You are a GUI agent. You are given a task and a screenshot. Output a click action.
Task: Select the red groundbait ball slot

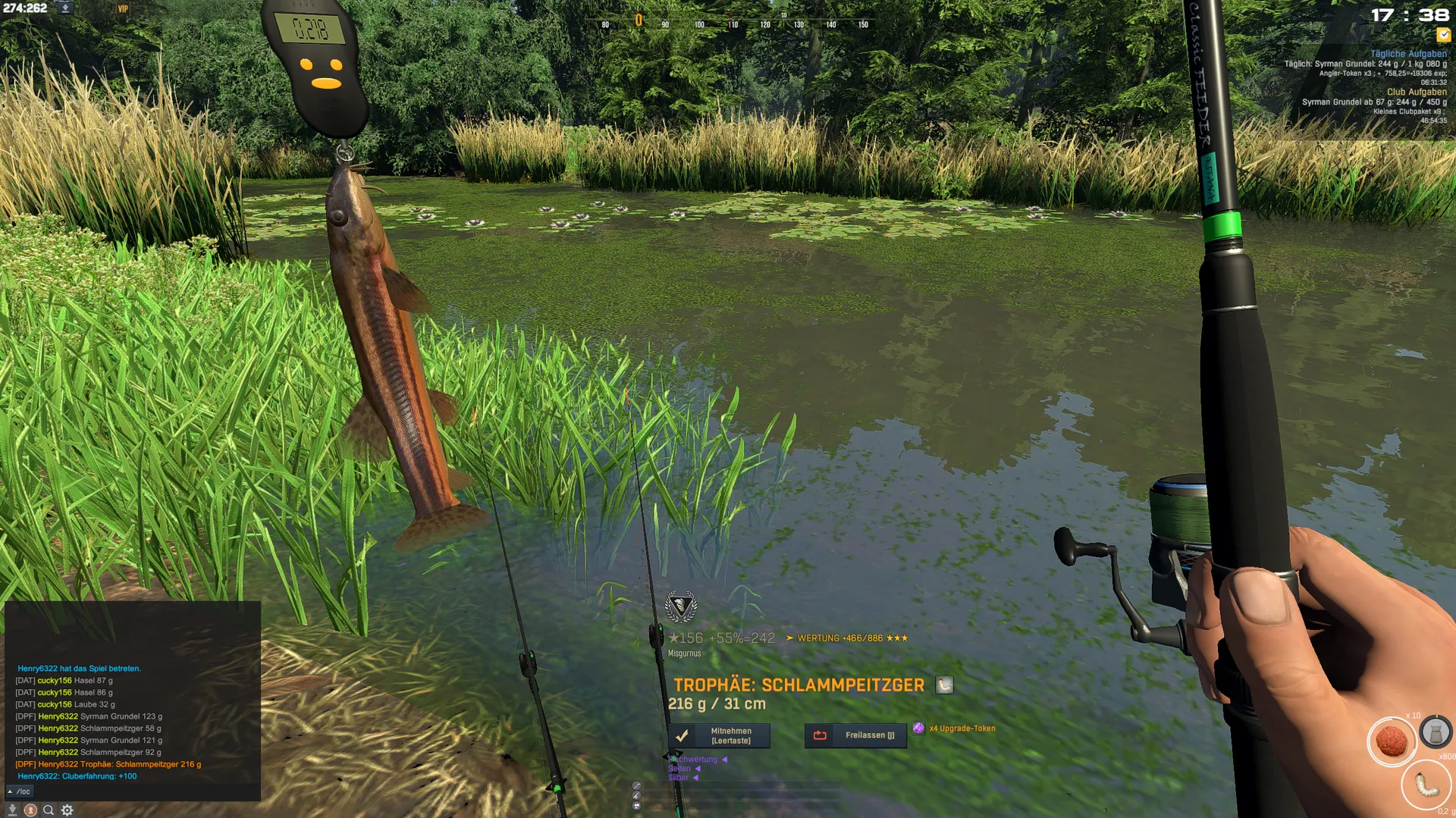pos(1391,741)
